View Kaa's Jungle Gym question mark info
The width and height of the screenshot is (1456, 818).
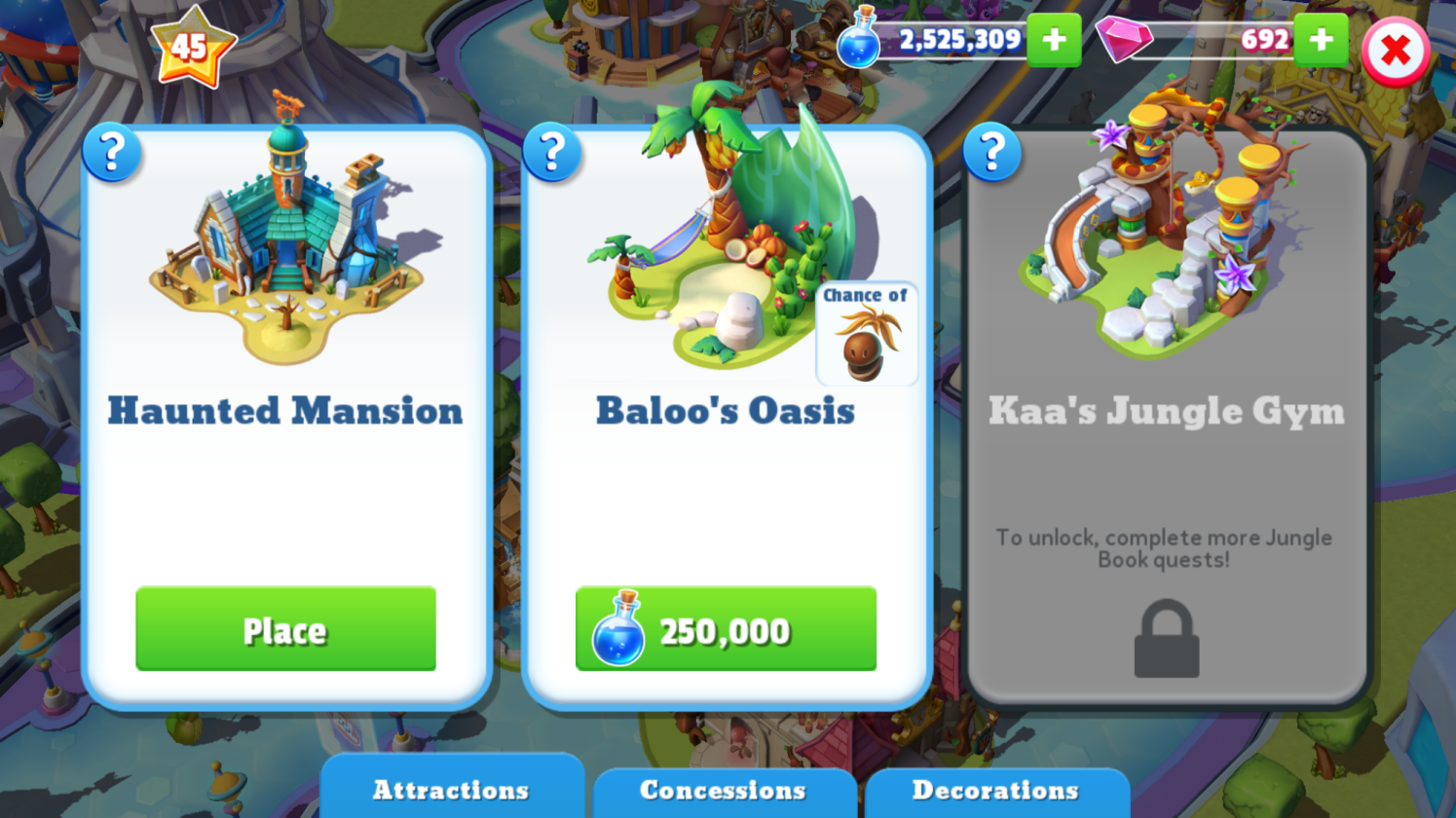[991, 153]
